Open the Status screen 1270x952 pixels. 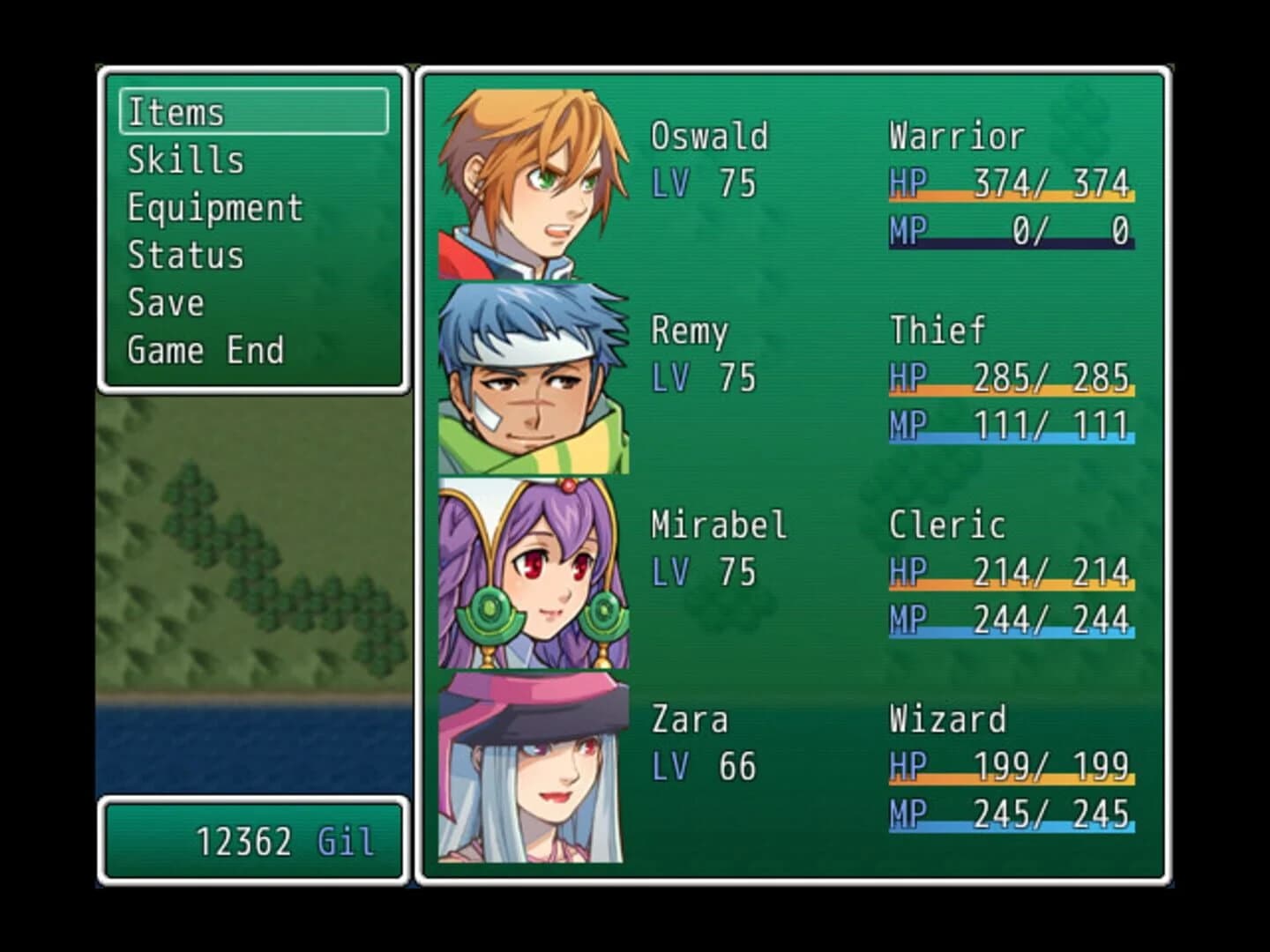point(185,256)
